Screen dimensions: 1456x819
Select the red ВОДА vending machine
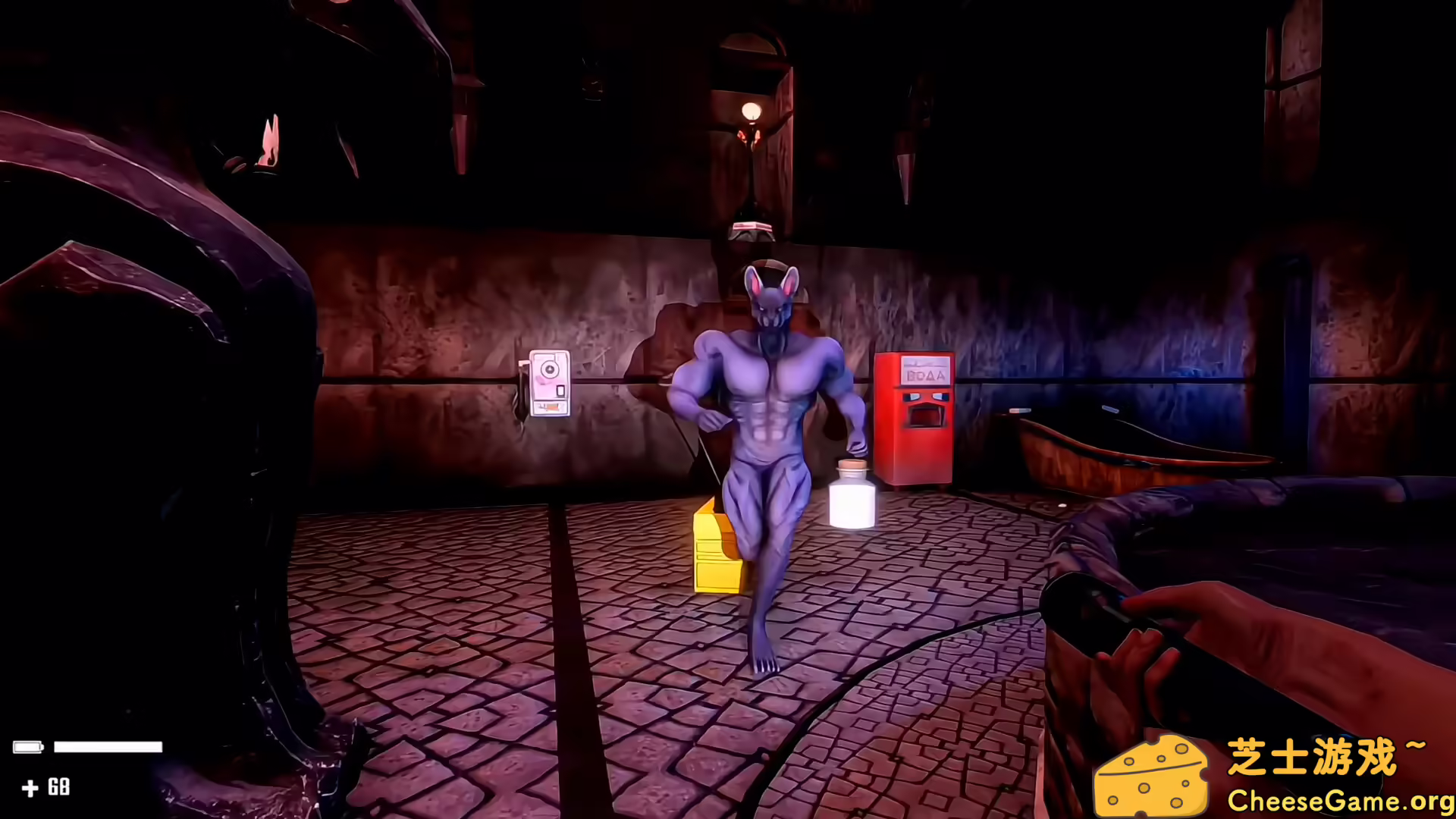click(x=914, y=417)
